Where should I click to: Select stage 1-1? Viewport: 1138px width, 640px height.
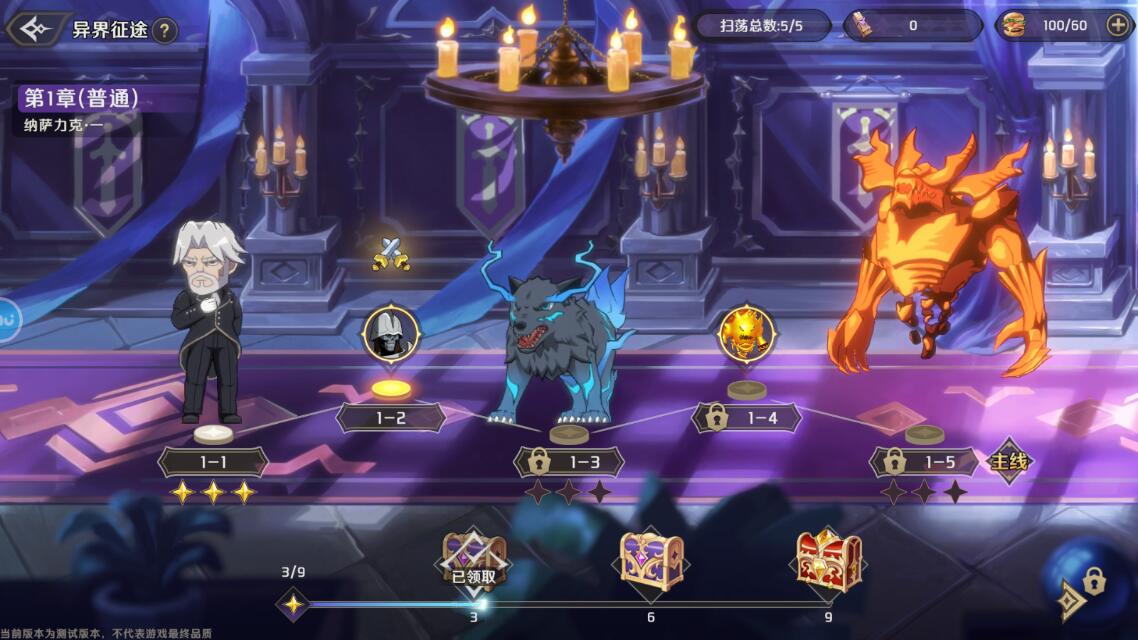point(213,462)
